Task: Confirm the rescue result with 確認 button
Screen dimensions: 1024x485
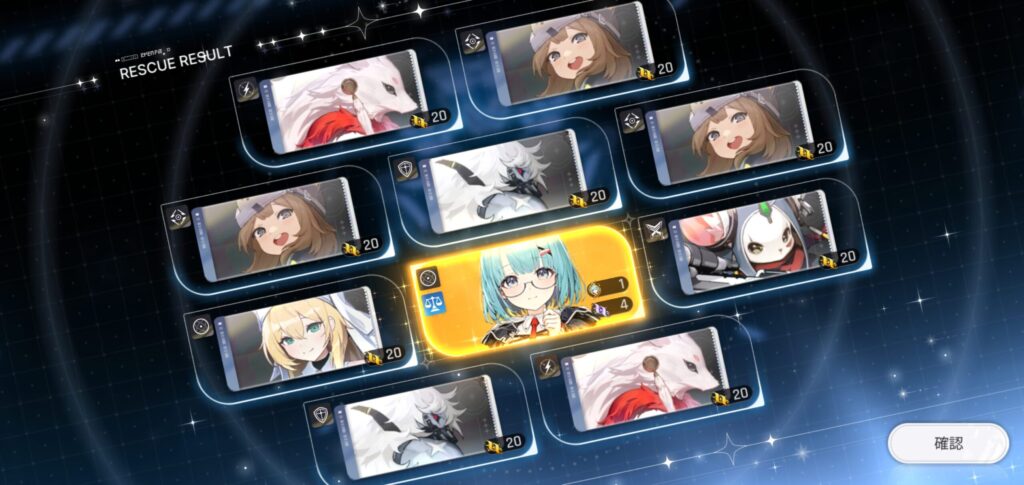Action: tap(948, 443)
